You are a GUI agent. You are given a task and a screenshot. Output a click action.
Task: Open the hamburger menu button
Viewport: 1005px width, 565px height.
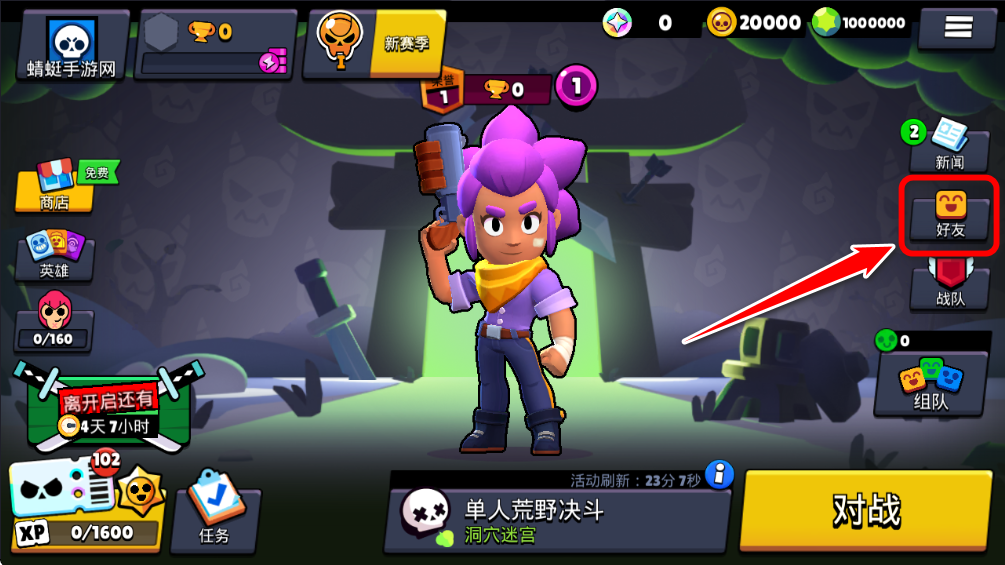(x=958, y=27)
